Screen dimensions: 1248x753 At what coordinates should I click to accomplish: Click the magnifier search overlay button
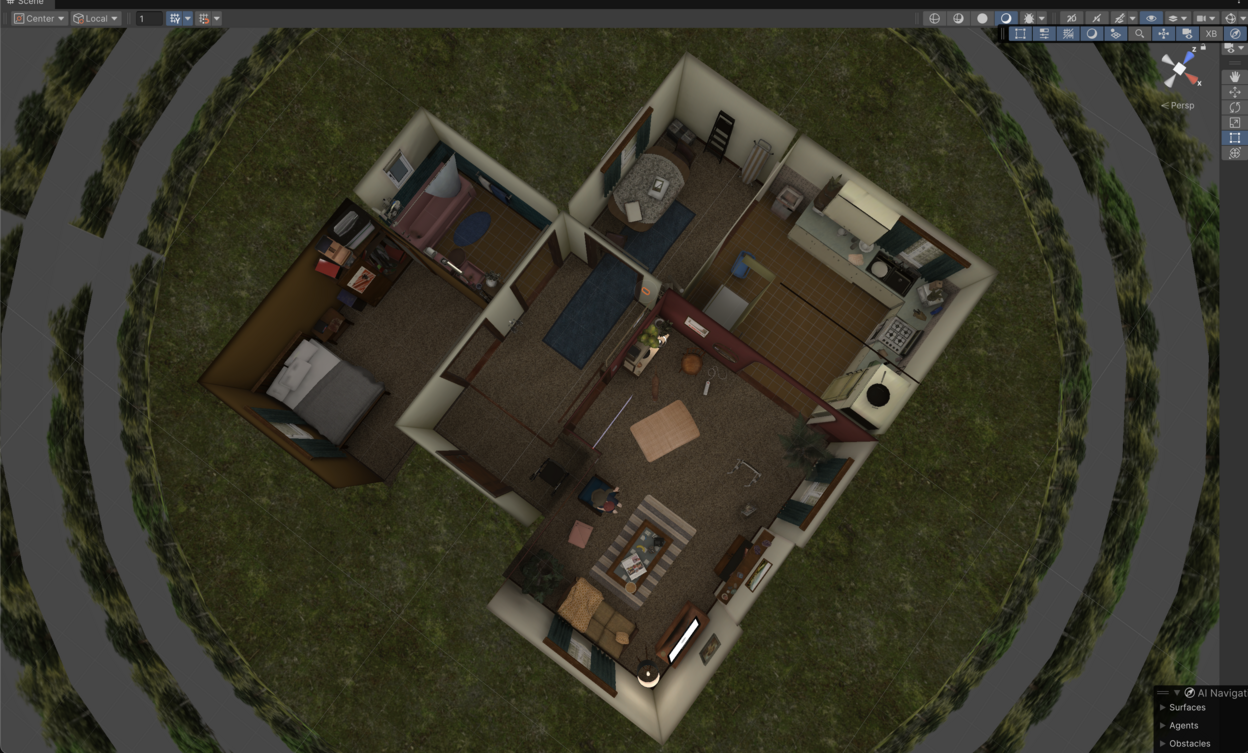pos(1139,34)
